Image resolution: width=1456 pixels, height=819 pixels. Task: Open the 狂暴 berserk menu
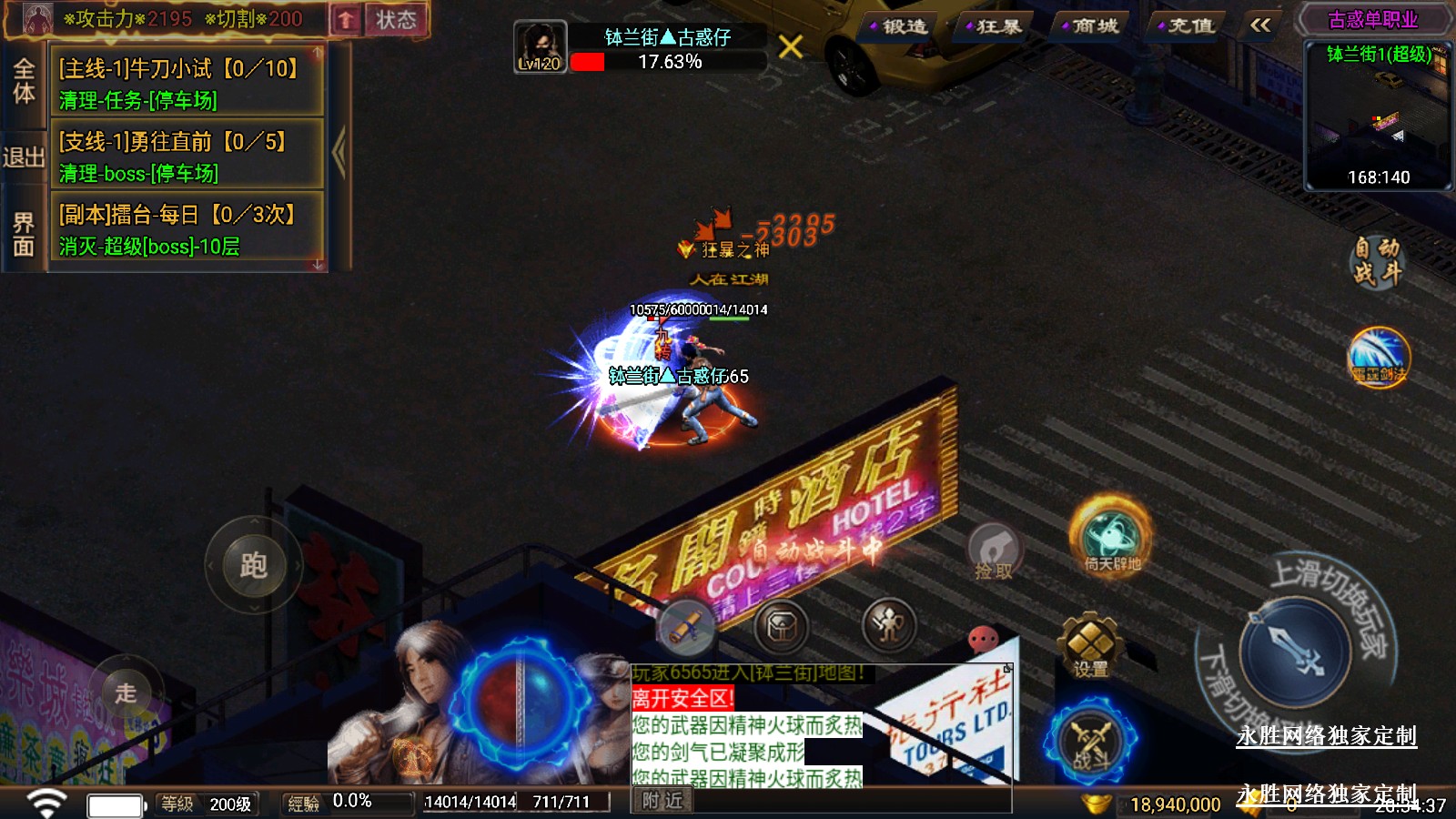997,26
